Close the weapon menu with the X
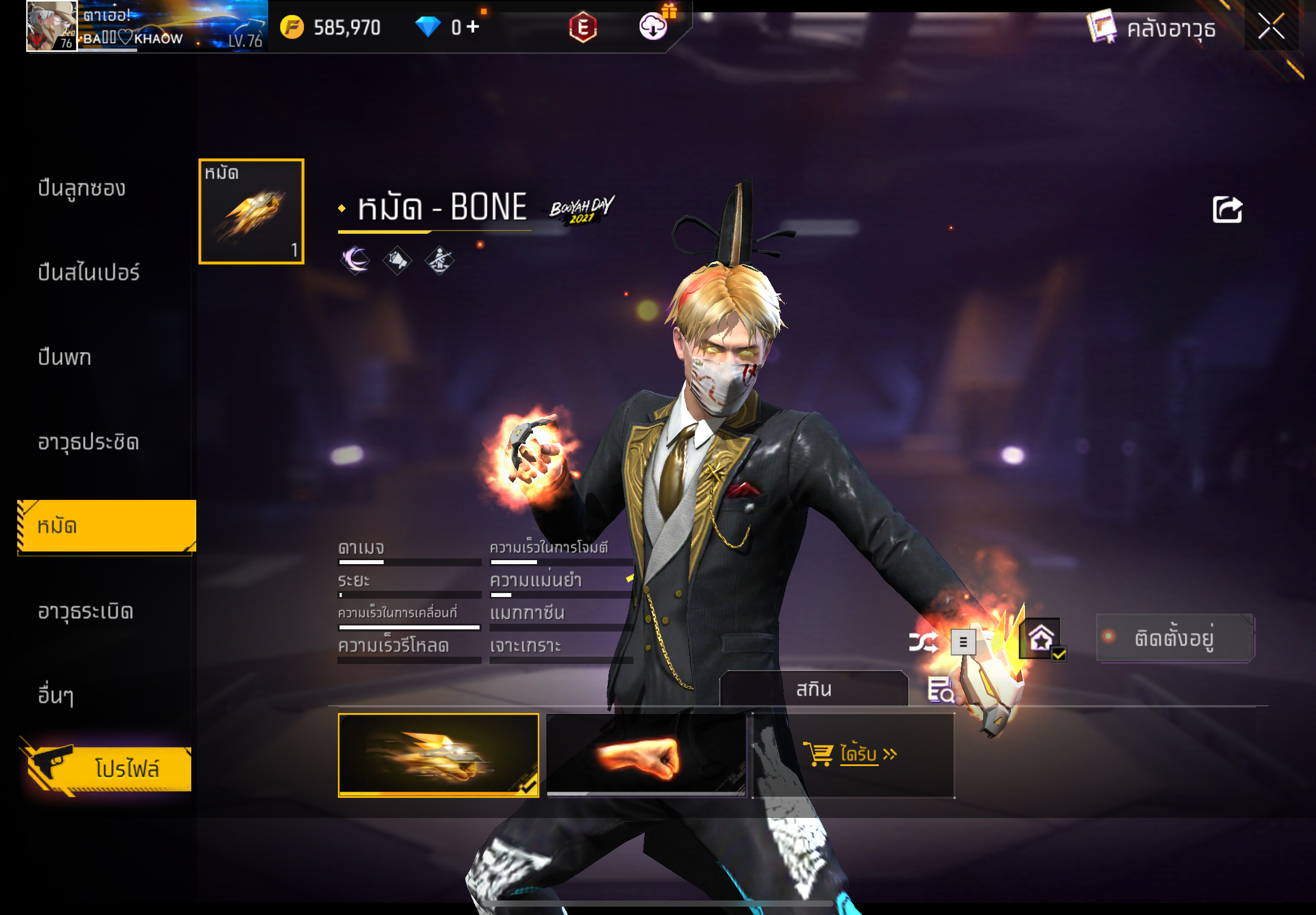Screen dimensions: 1316x915 click(x=1270, y=27)
